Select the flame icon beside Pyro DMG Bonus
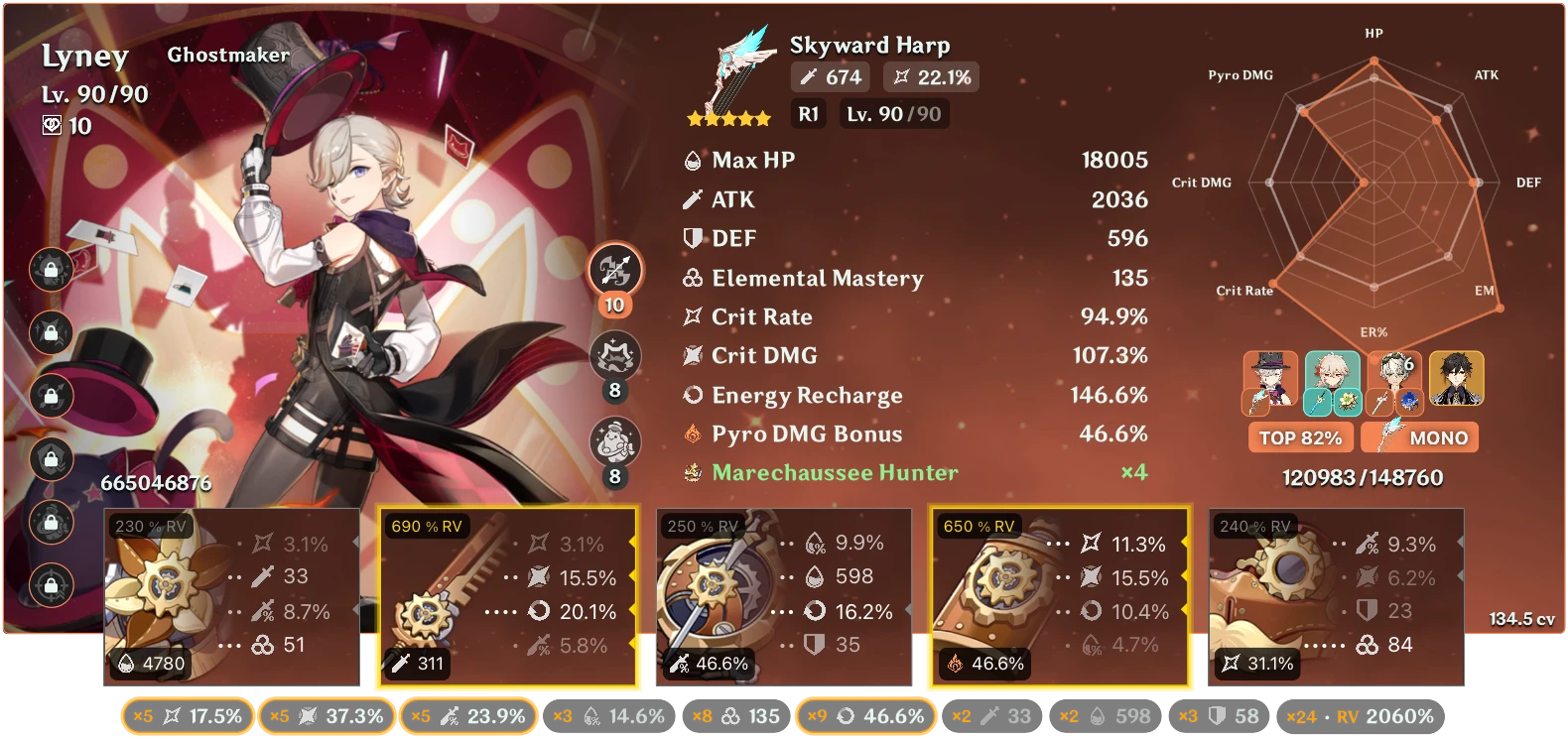This screenshot has width=1568, height=741. tap(692, 433)
